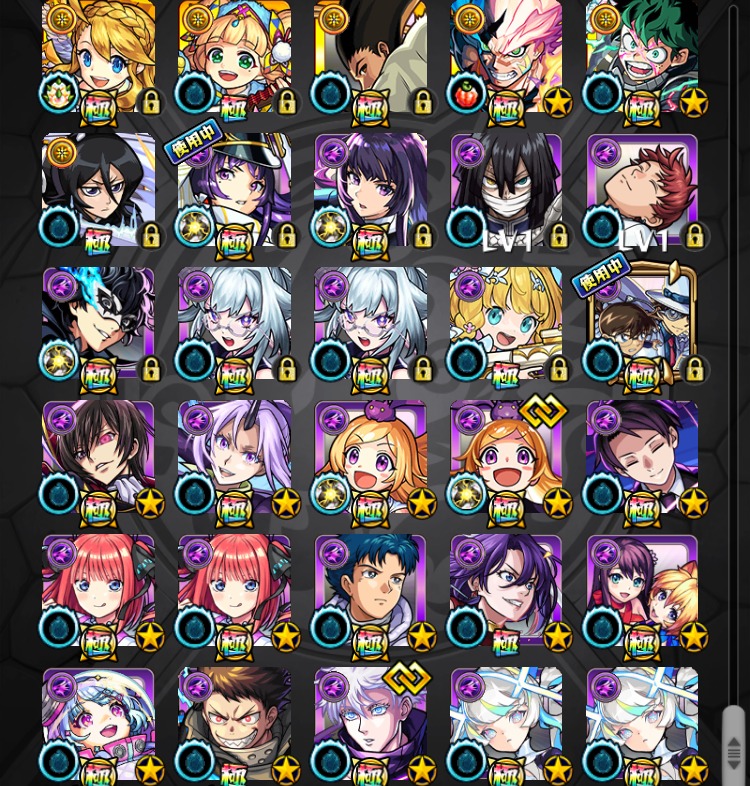The height and width of the screenshot is (786, 750).
Task: Pick the long black-haired character with bandaged face
Action: coord(506,190)
